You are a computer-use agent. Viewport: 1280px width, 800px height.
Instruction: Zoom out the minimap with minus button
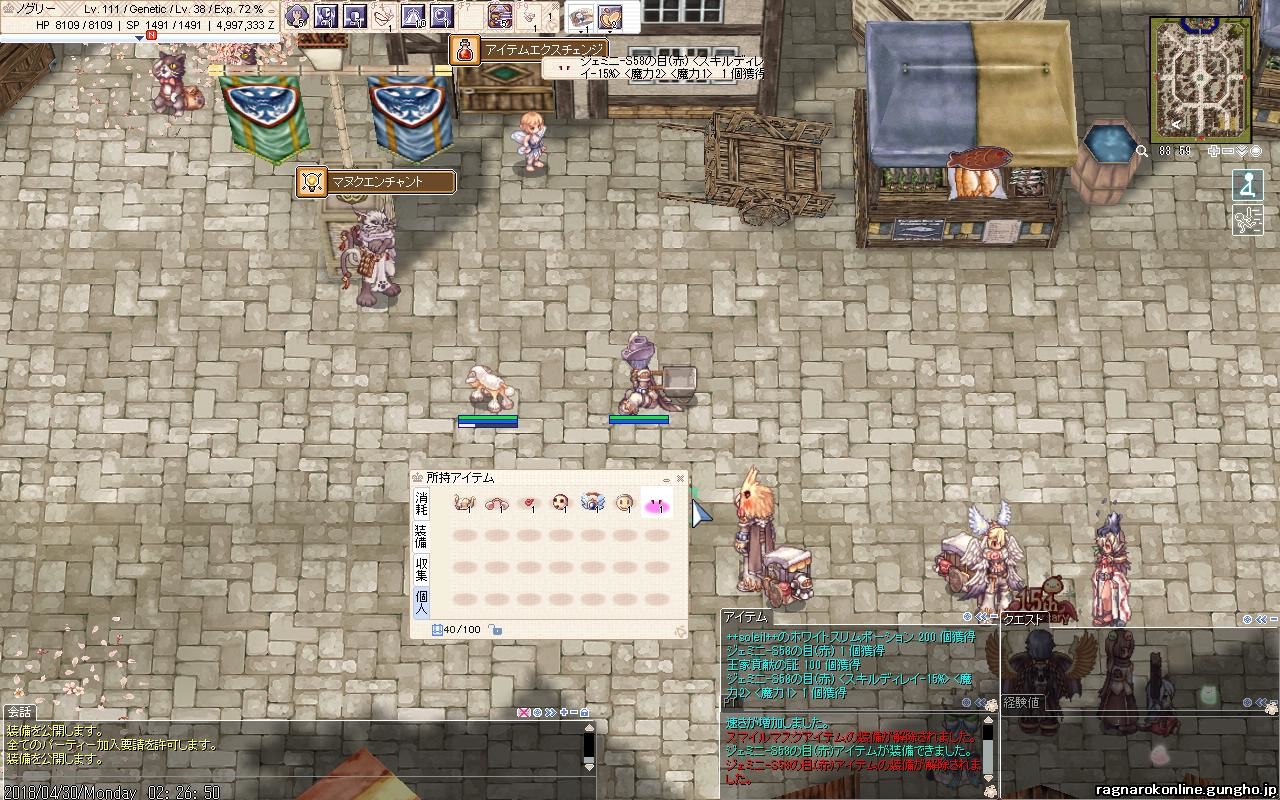click(x=1228, y=151)
